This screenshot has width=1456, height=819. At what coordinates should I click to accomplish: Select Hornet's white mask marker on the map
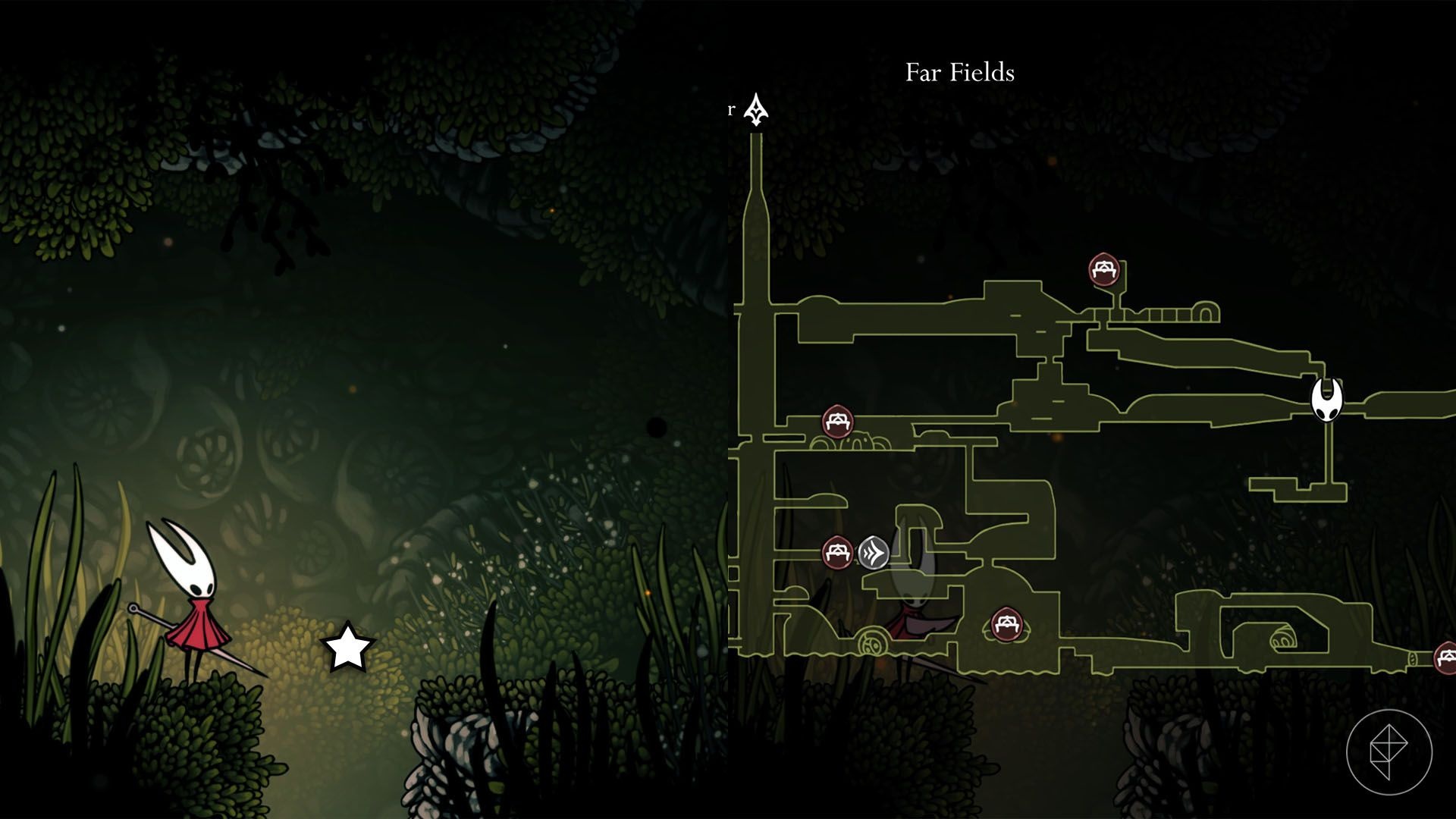(x=1327, y=400)
